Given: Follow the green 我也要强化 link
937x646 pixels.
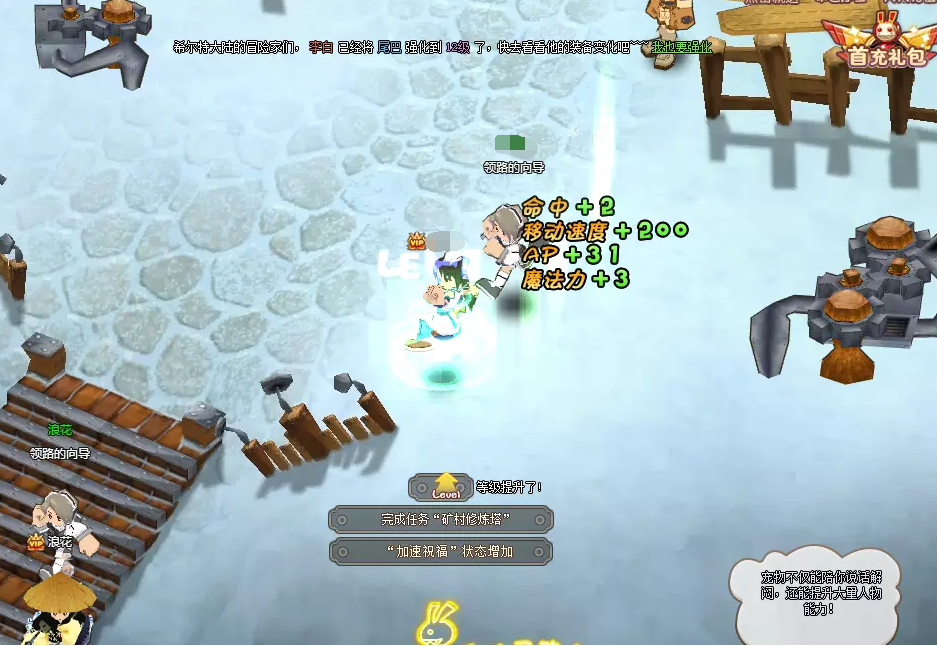Looking at the screenshot, I should pos(682,47).
